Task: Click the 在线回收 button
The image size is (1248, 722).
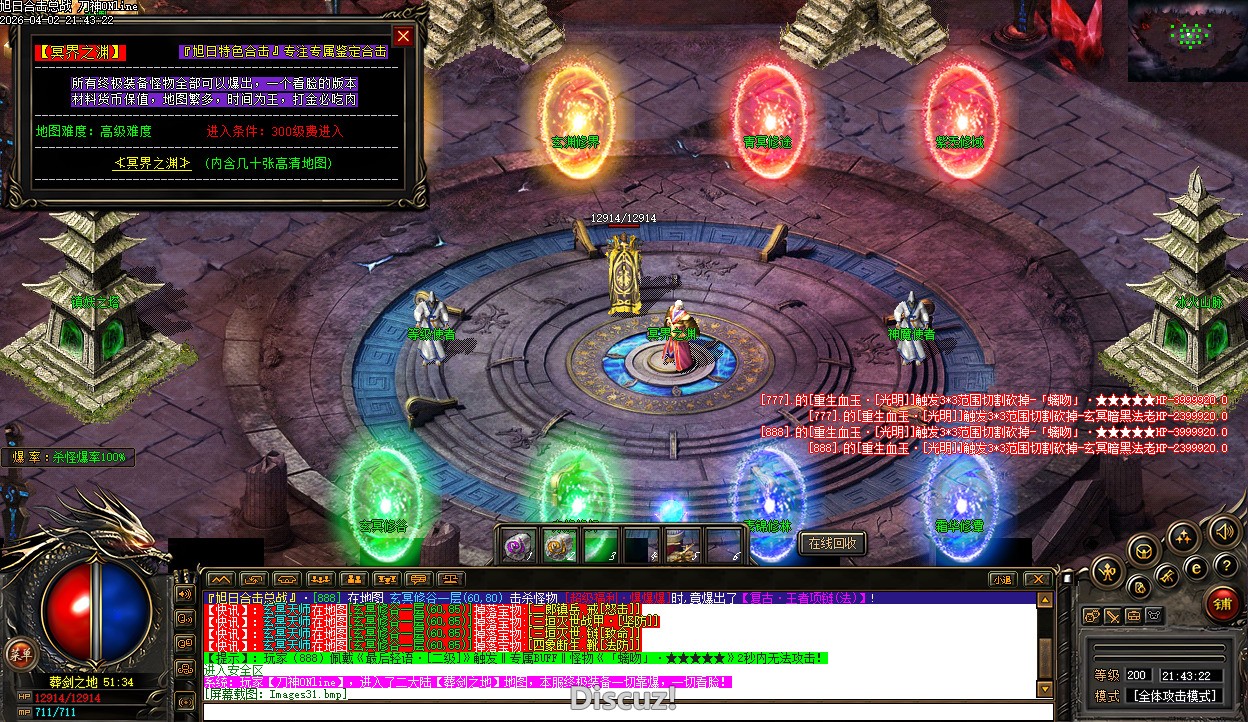Action: tap(832, 543)
